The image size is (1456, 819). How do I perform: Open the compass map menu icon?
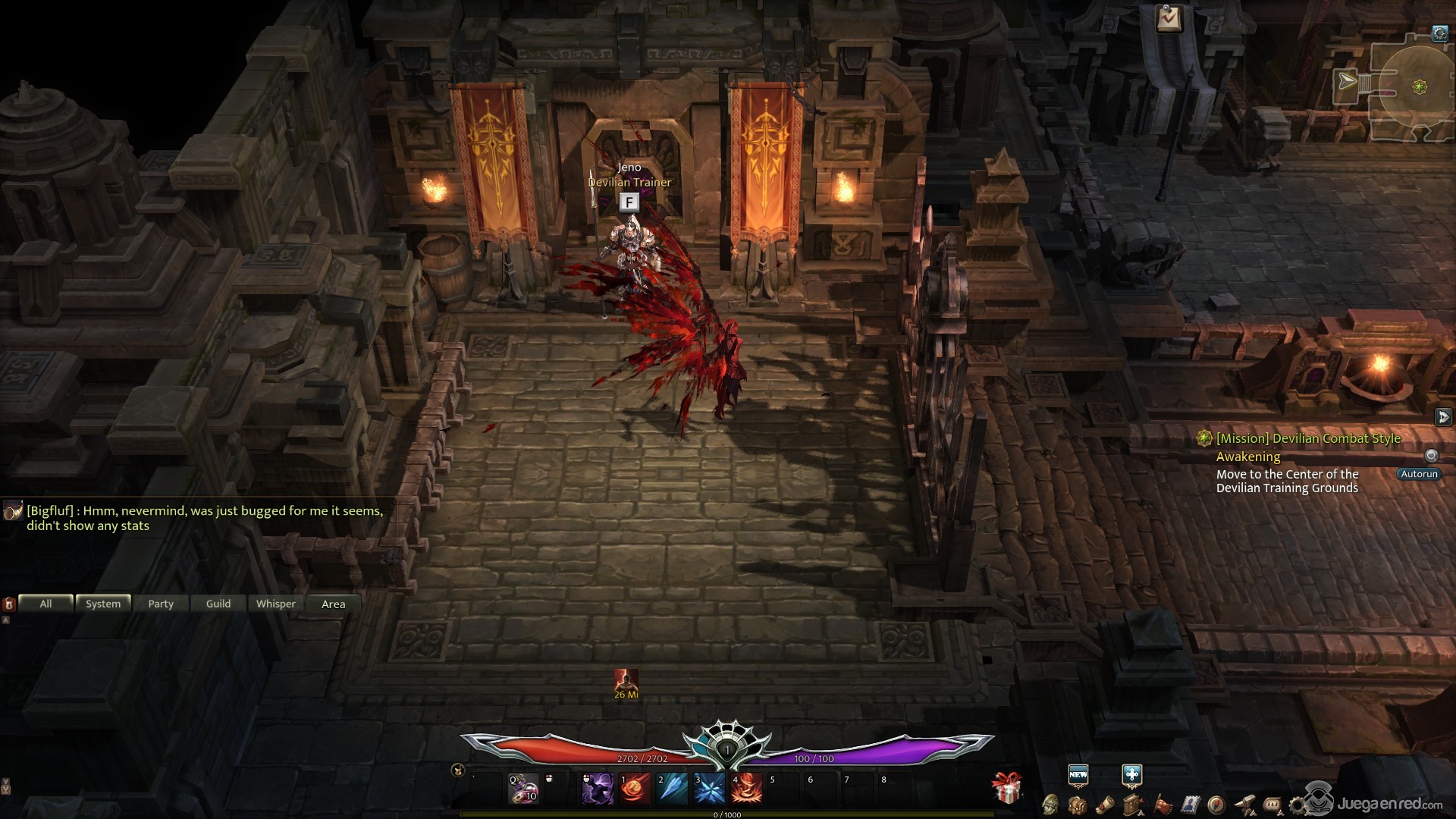point(1216,804)
